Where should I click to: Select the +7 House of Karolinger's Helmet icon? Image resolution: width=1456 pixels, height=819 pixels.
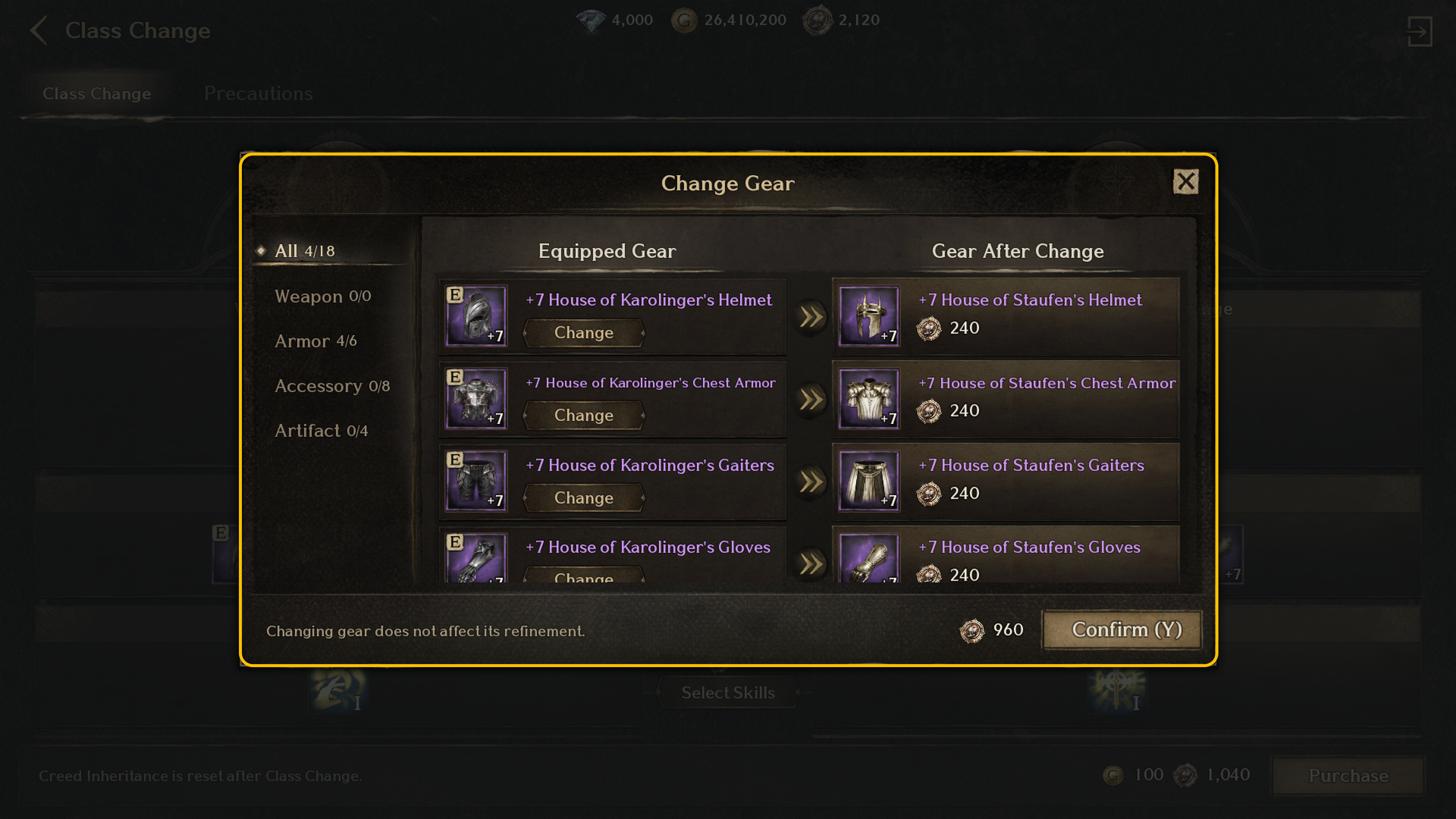(476, 317)
